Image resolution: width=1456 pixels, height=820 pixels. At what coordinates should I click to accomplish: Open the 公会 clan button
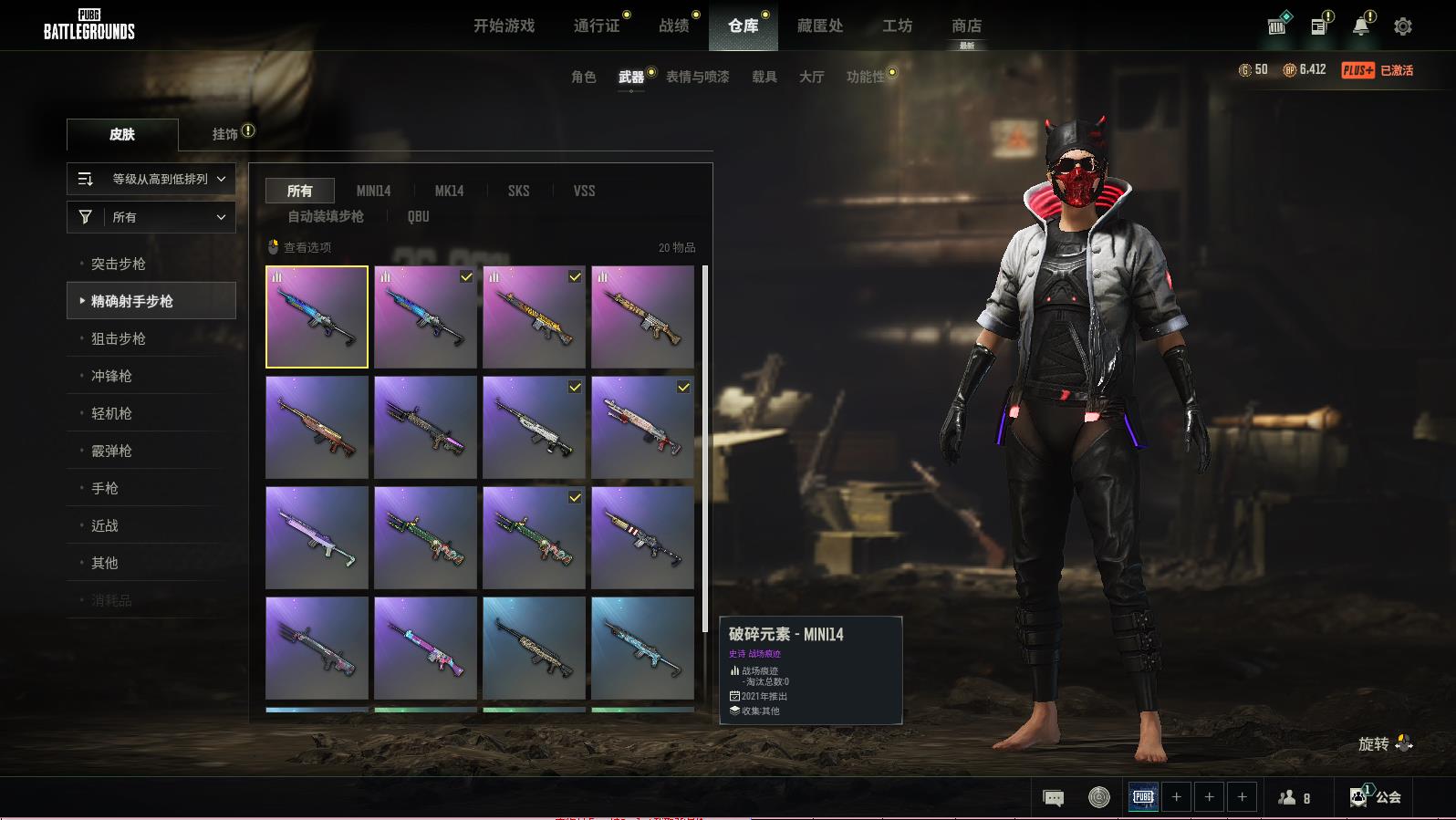click(x=1377, y=797)
